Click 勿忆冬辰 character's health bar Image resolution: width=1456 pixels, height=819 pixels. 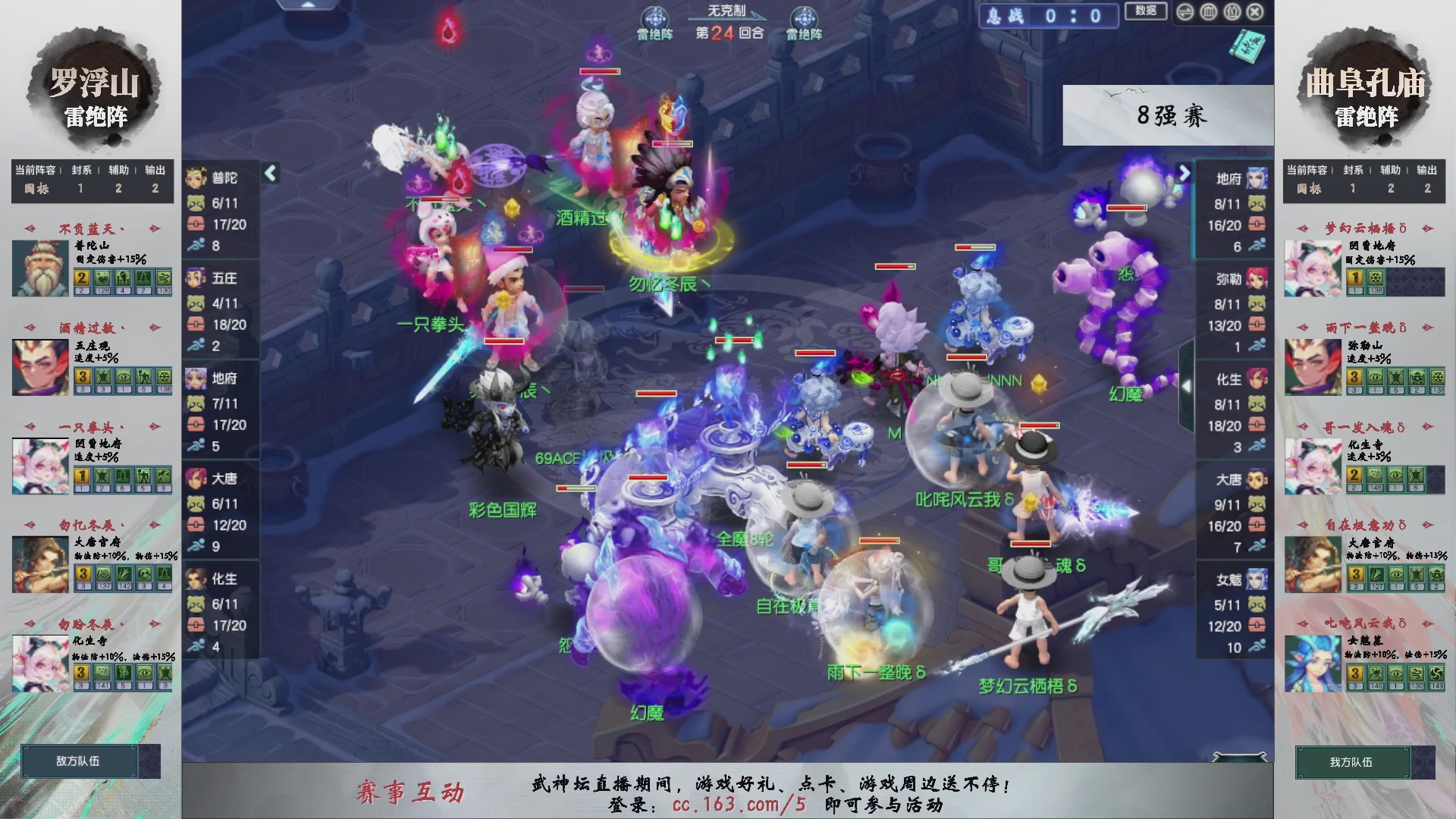click(x=672, y=143)
